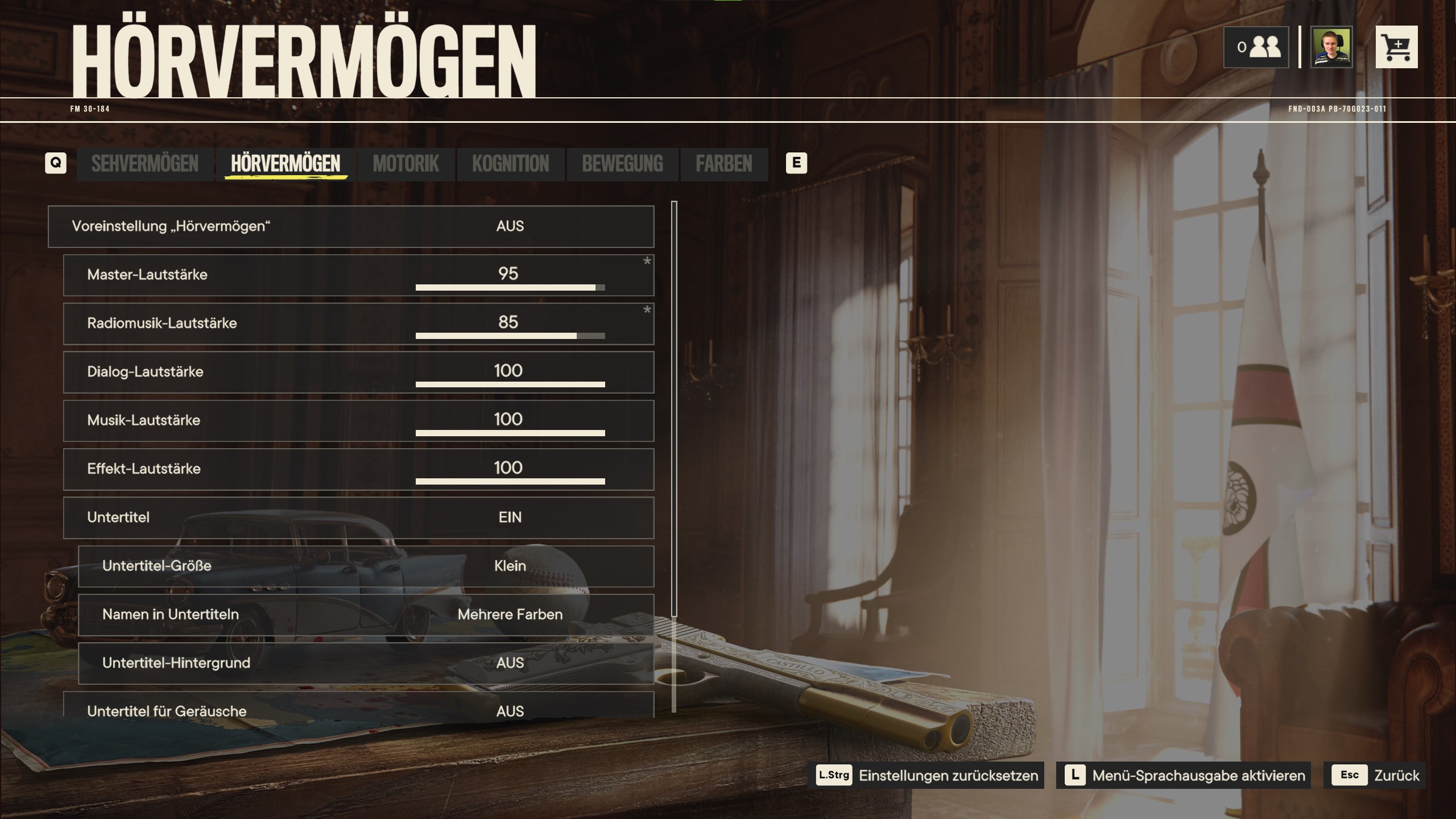Activate Menü-Sprachausgabe
Image resolution: width=1456 pixels, height=819 pixels.
tap(1183, 775)
